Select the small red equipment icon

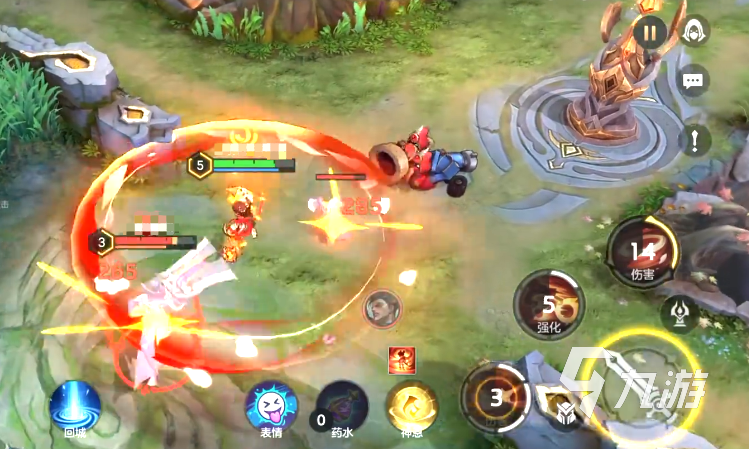tap(402, 358)
